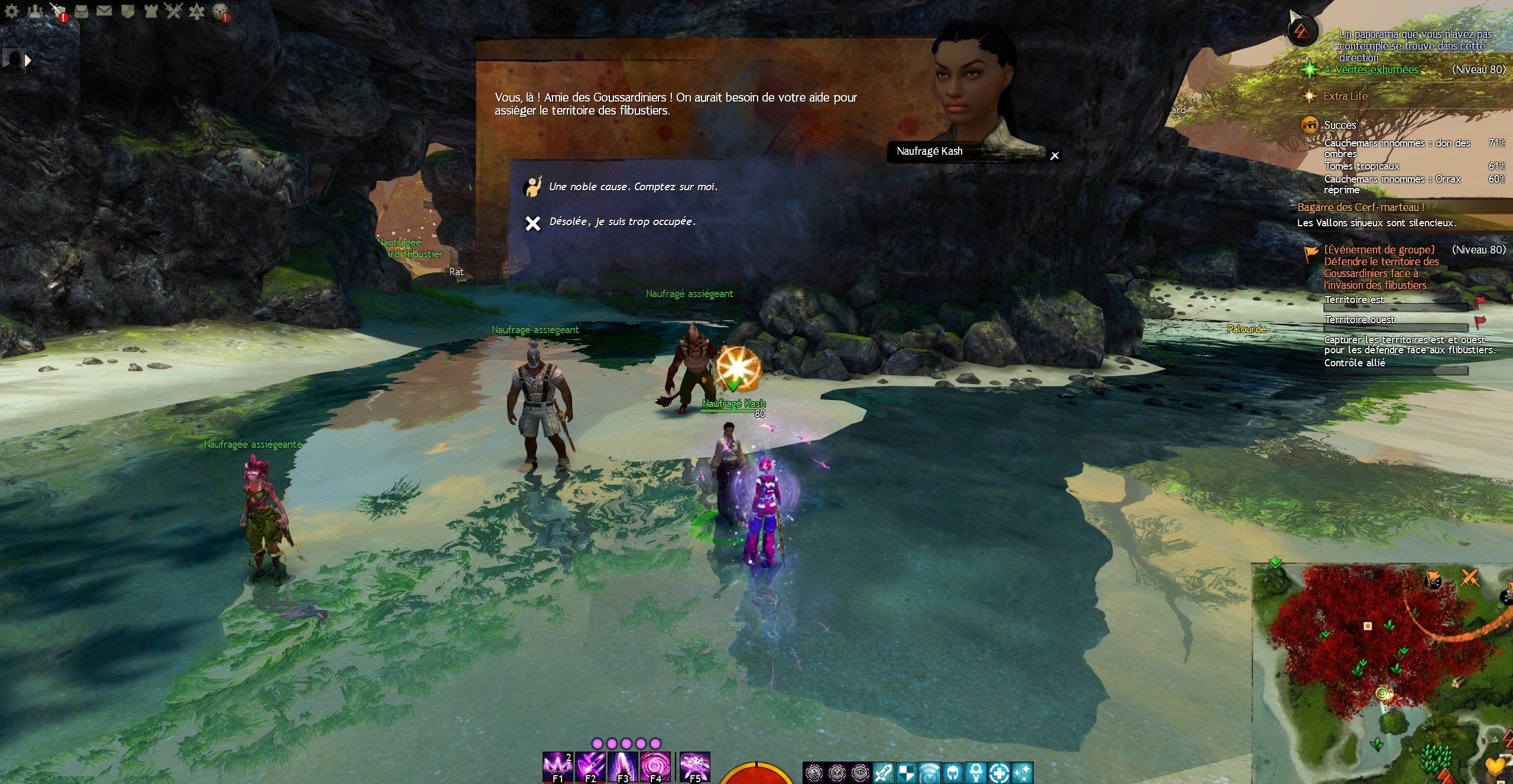Image resolution: width=1513 pixels, height=784 pixels.
Task: Open the hero panel sword-and-shield icon
Action: tap(57, 11)
